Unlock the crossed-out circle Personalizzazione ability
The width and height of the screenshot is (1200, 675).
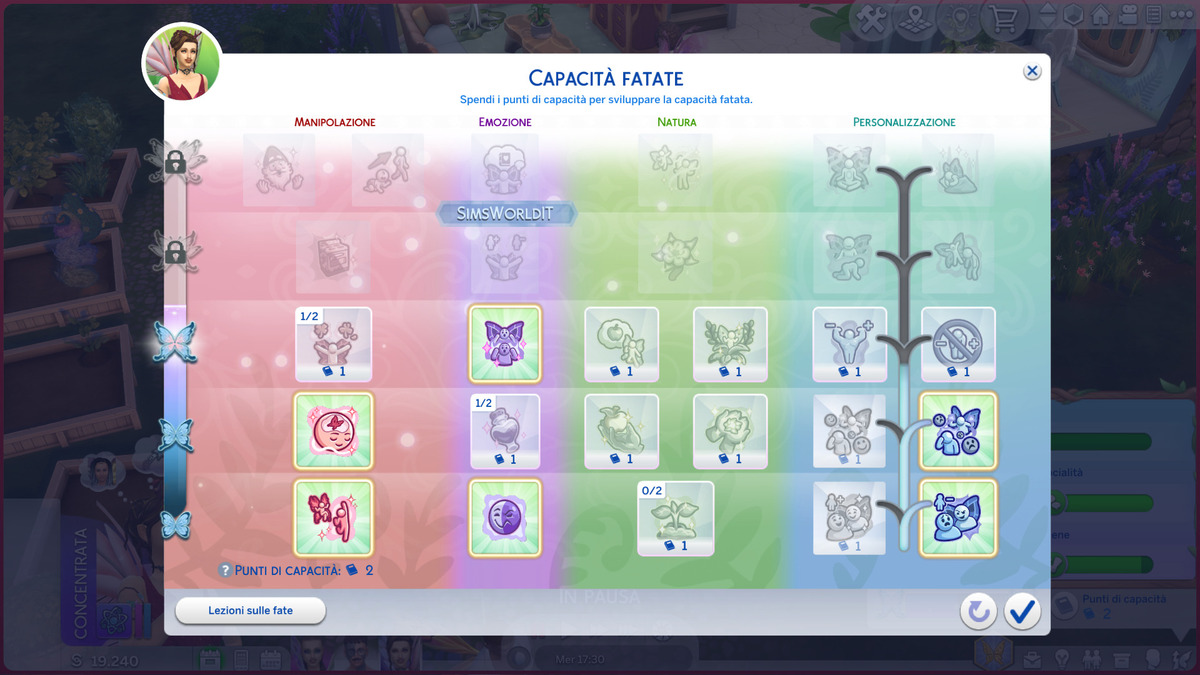[x=958, y=344]
